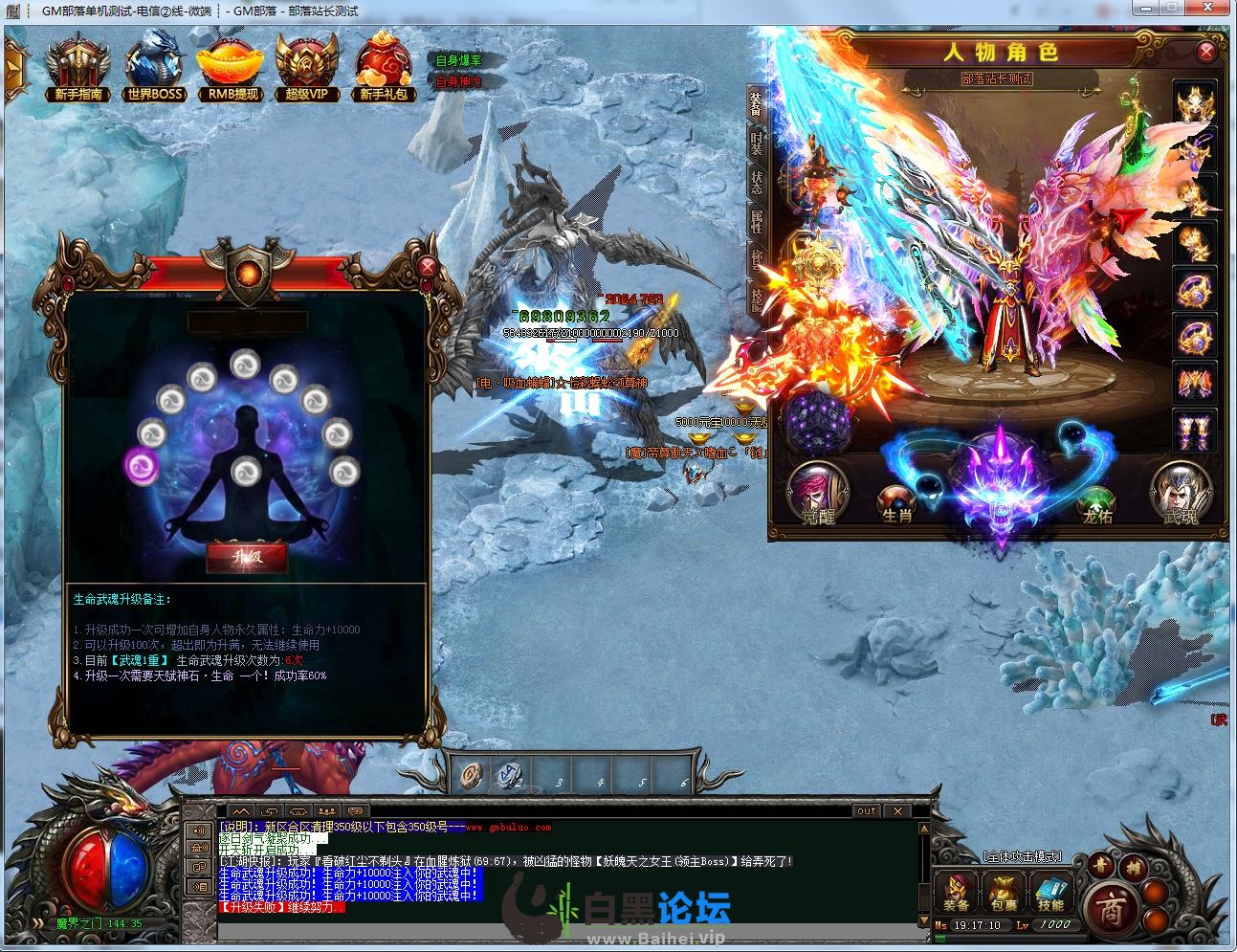This screenshot has width=1237, height=952.
Task: Switch to the 属性 attributes tab
Action: tap(757, 221)
